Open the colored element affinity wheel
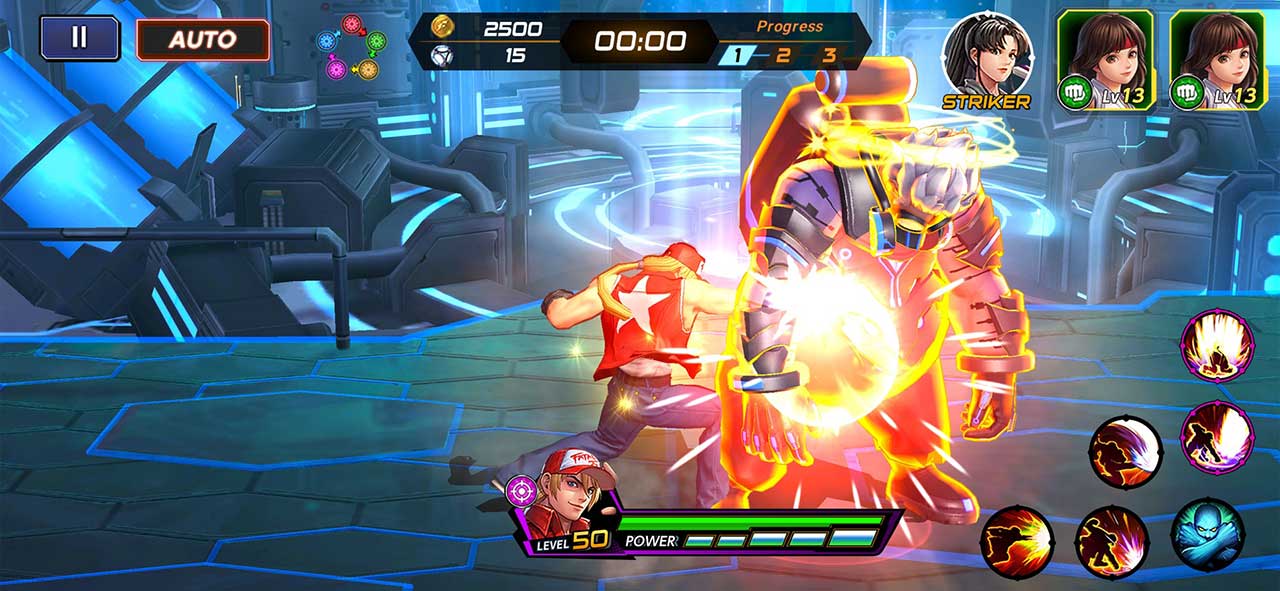Viewport: 1280px width, 591px height. (x=351, y=46)
